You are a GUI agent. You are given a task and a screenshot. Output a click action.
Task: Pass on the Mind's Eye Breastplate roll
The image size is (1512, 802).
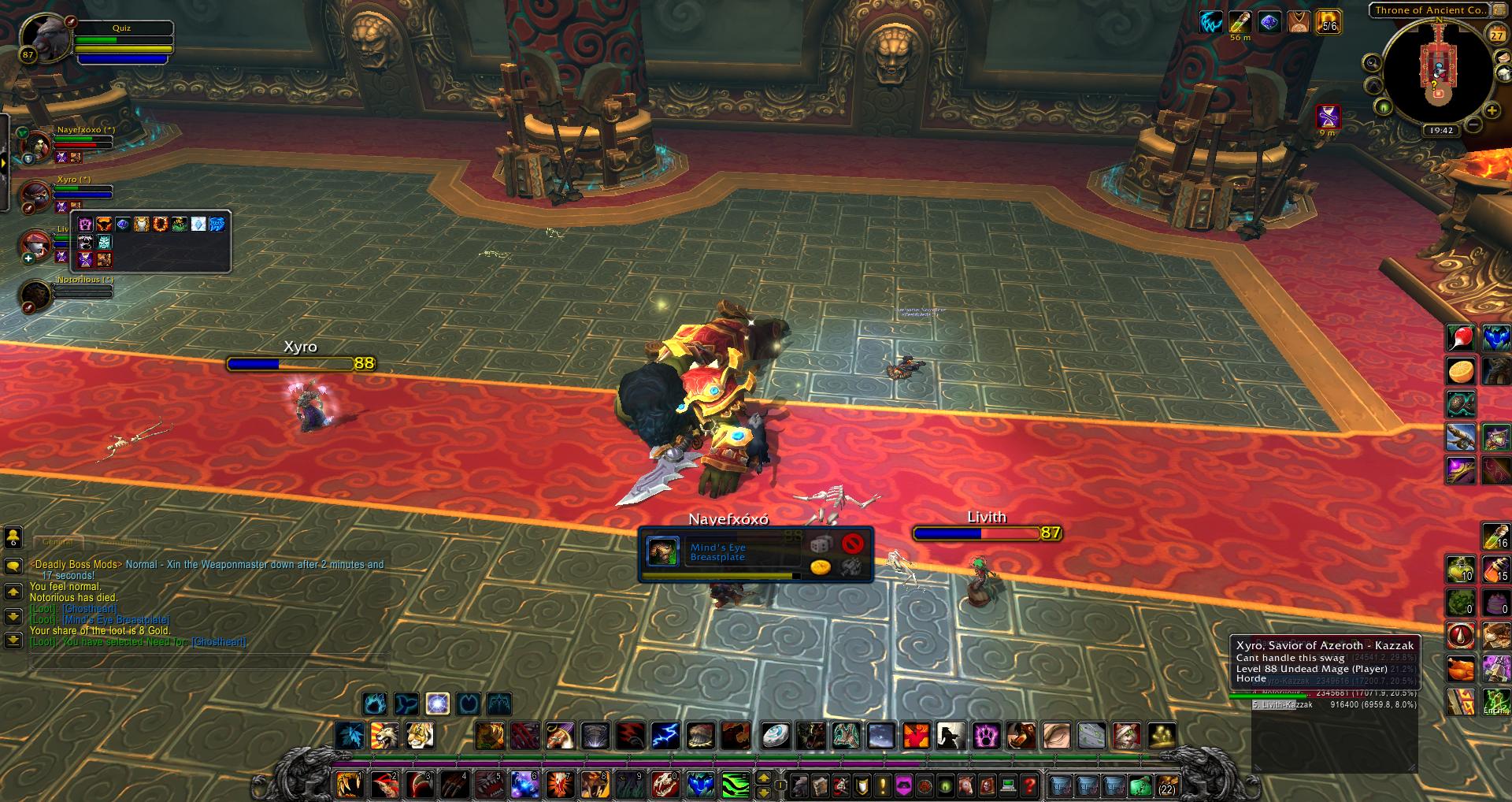pyautogui.click(x=852, y=543)
